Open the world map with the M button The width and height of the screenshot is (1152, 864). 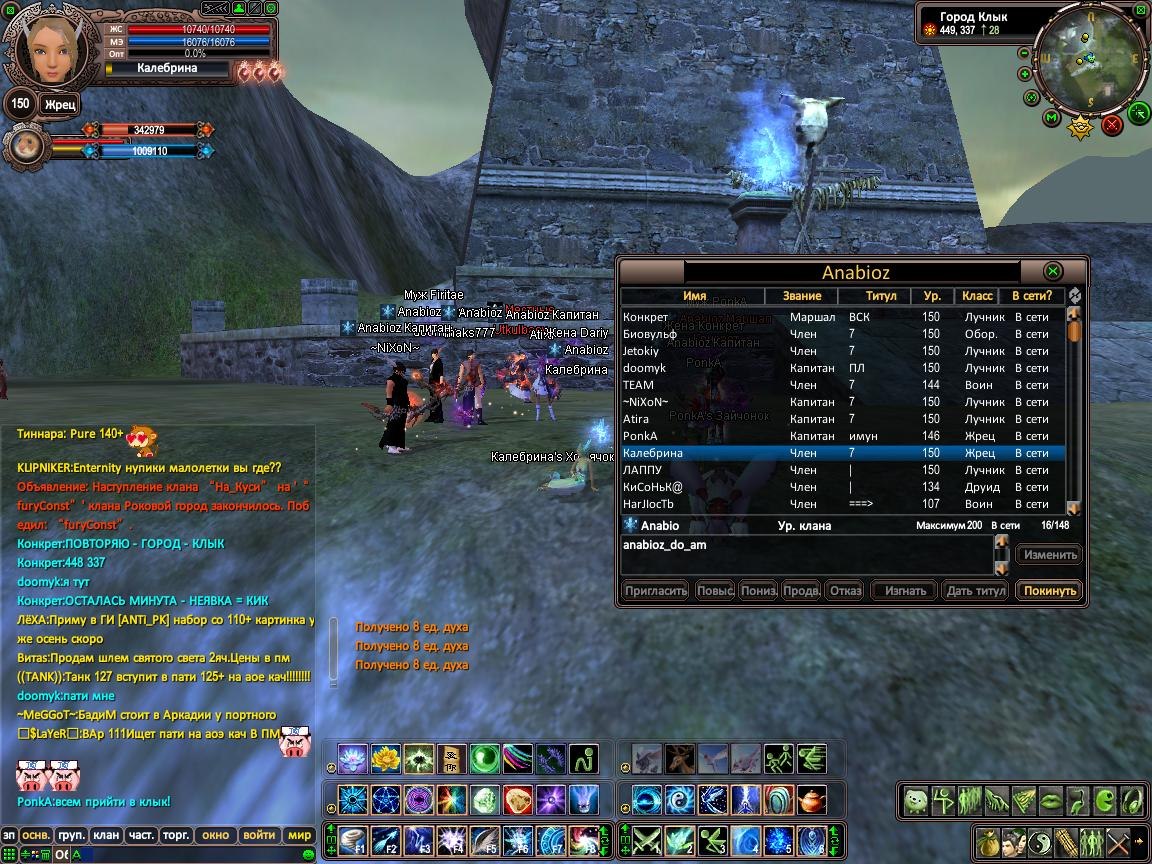(1051, 118)
